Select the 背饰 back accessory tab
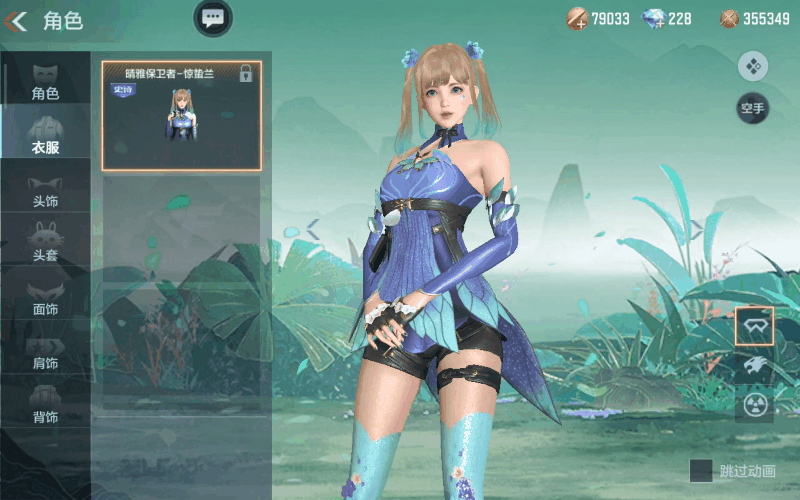The image size is (800, 500). pyautogui.click(x=45, y=405)
